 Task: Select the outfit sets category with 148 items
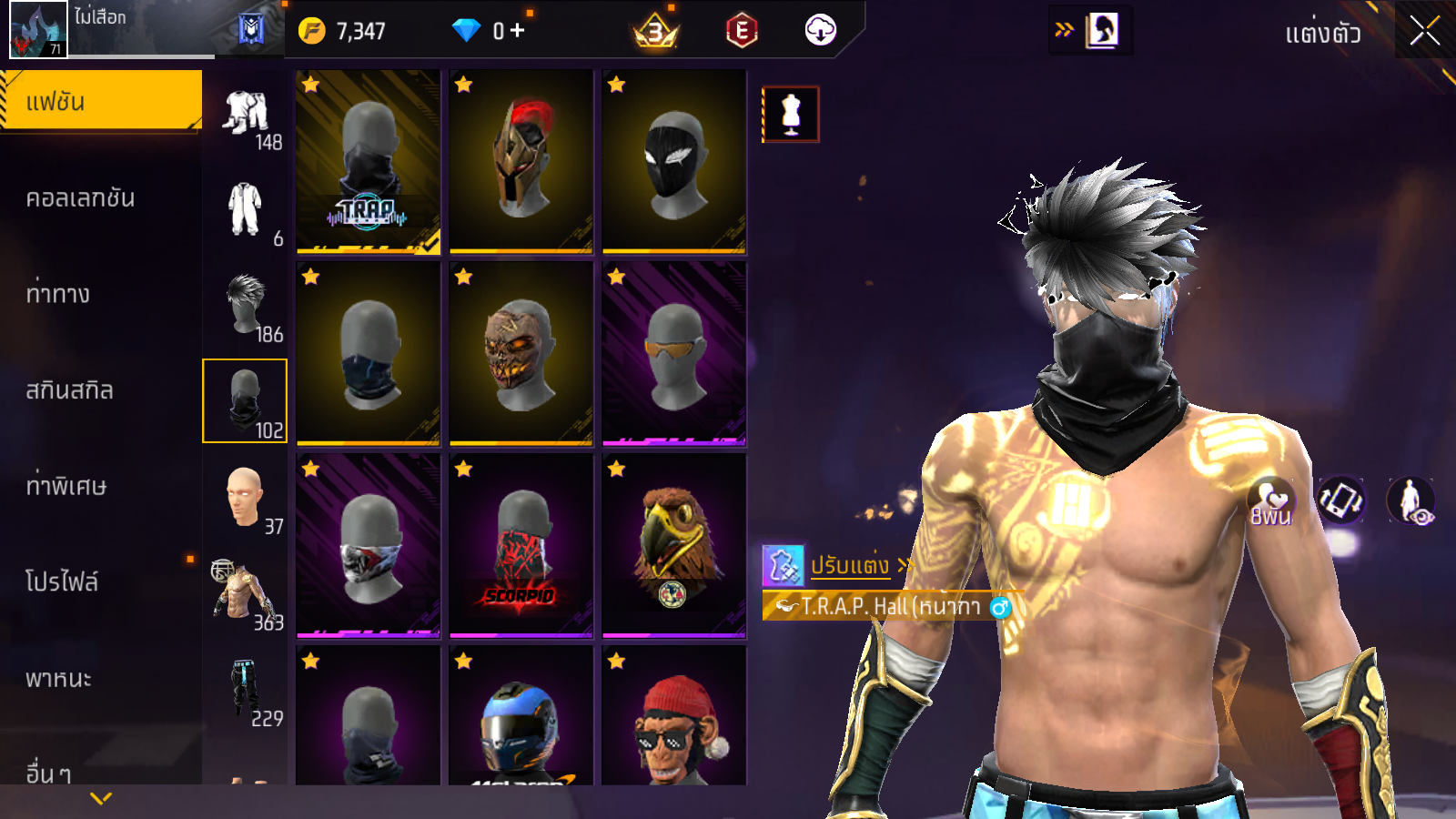pyautogui.click(x=246, y=115)
